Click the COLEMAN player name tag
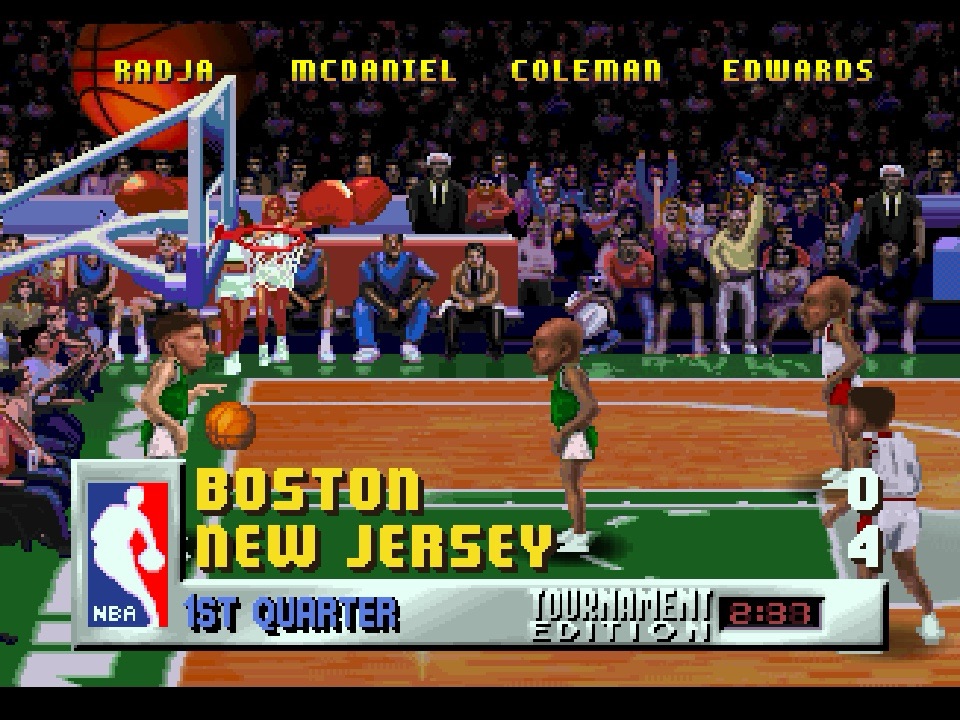The width and height of the screenshot is (960, 720). [x=586, y=71]
